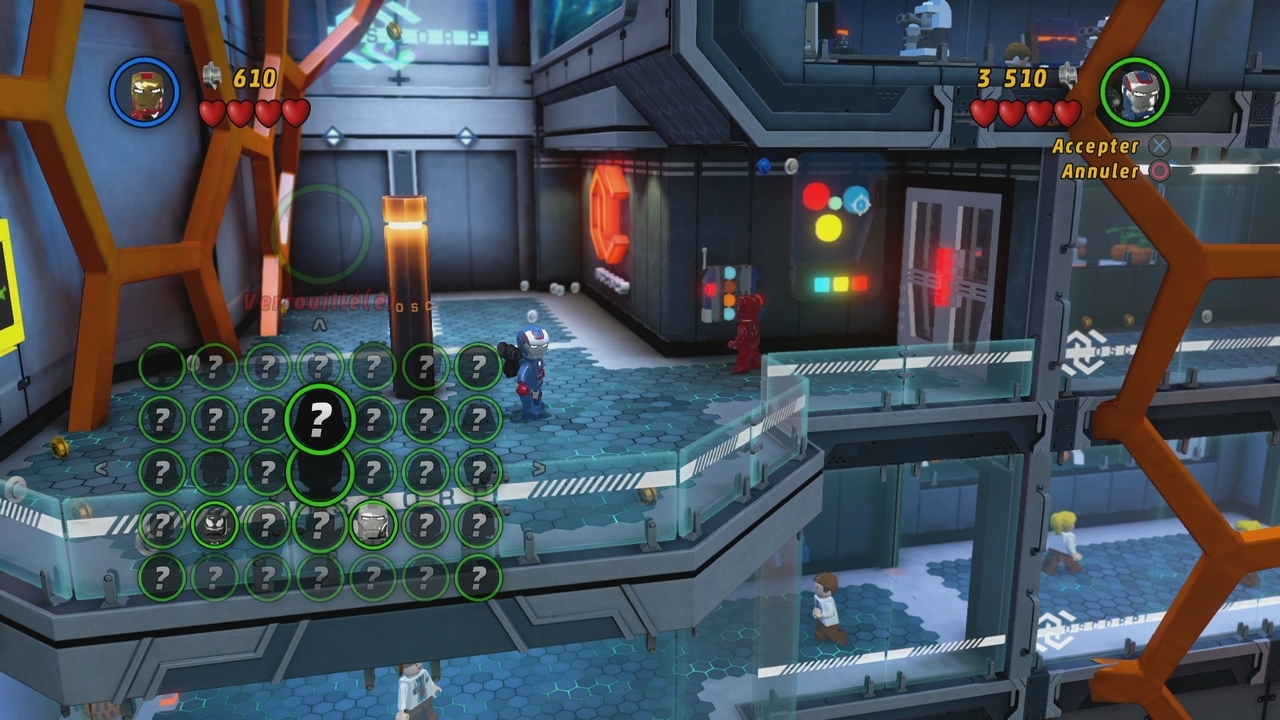The height and width of the screenshot is (720, 1280).
Task: Select the Venom character slot
Action: [x=214, y=525]
